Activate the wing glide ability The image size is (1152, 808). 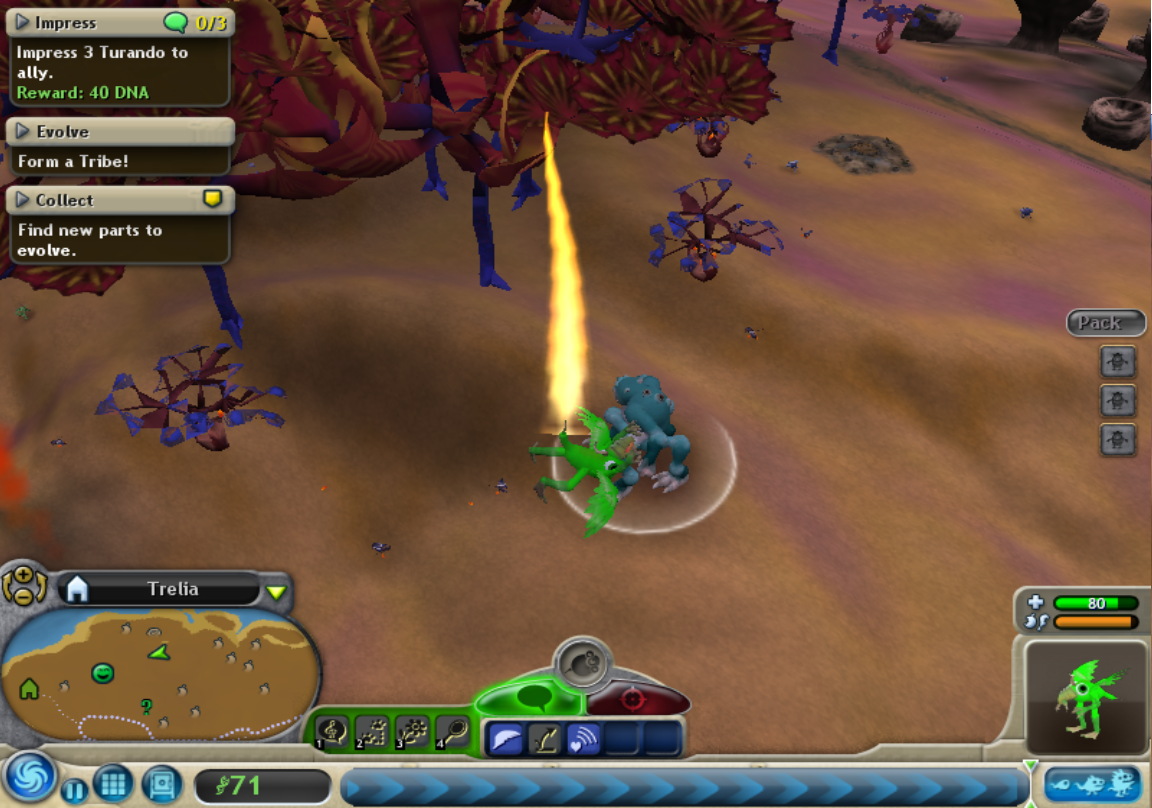tap(506, 739)
